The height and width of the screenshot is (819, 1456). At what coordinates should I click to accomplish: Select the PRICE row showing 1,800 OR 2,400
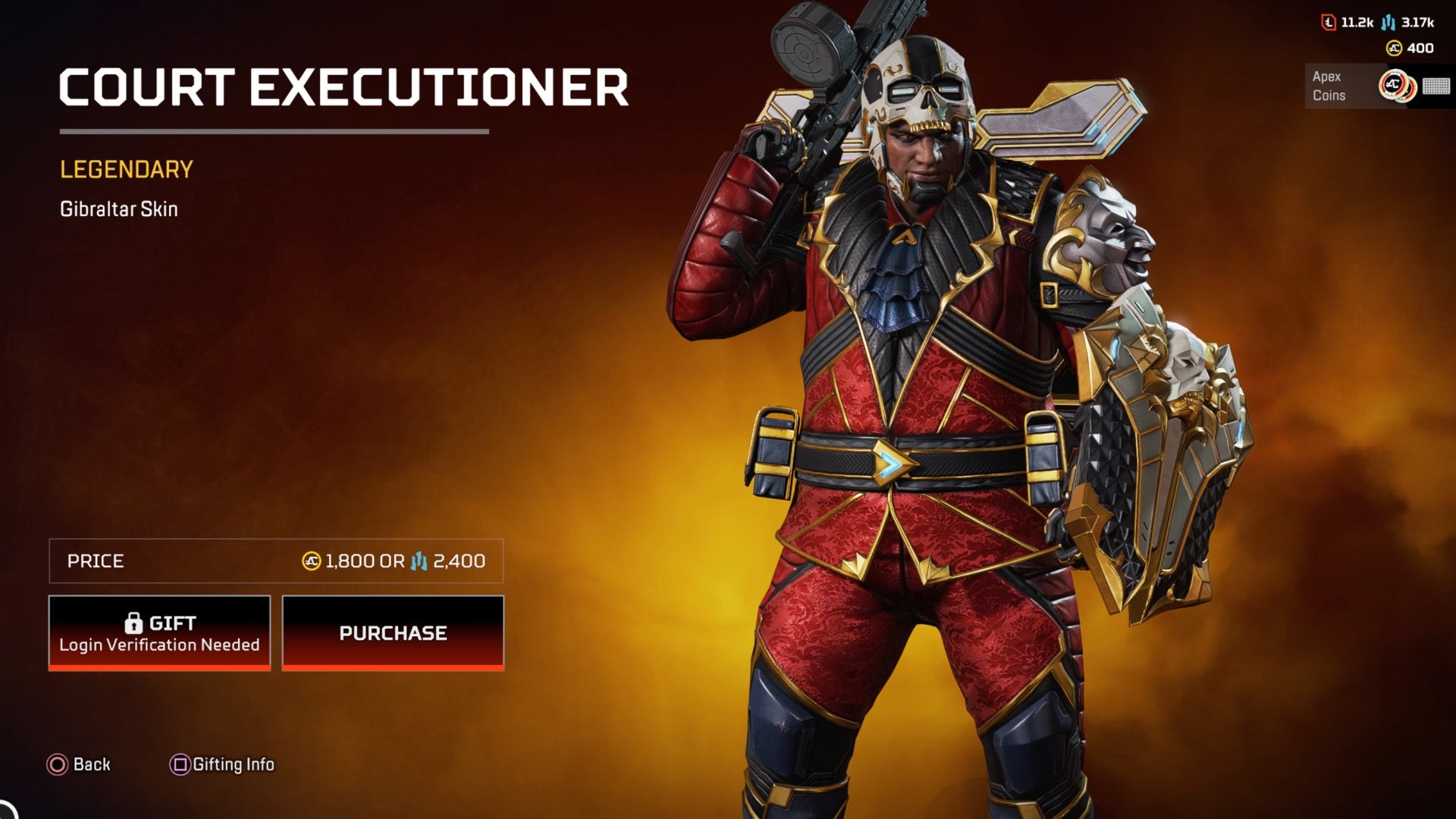(277, 562)
